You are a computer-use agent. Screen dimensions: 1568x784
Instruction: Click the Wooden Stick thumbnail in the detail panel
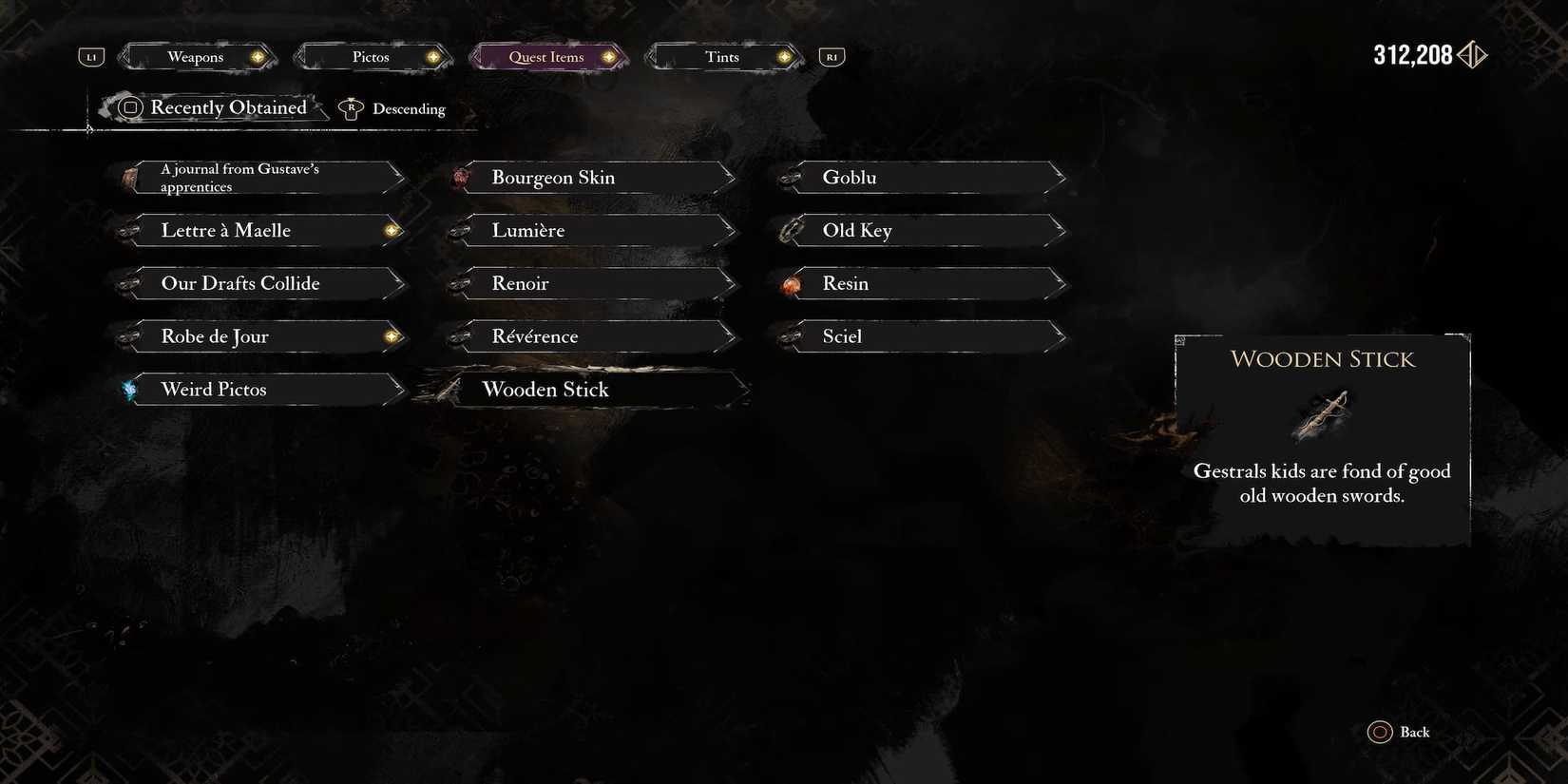[1322, 412]
